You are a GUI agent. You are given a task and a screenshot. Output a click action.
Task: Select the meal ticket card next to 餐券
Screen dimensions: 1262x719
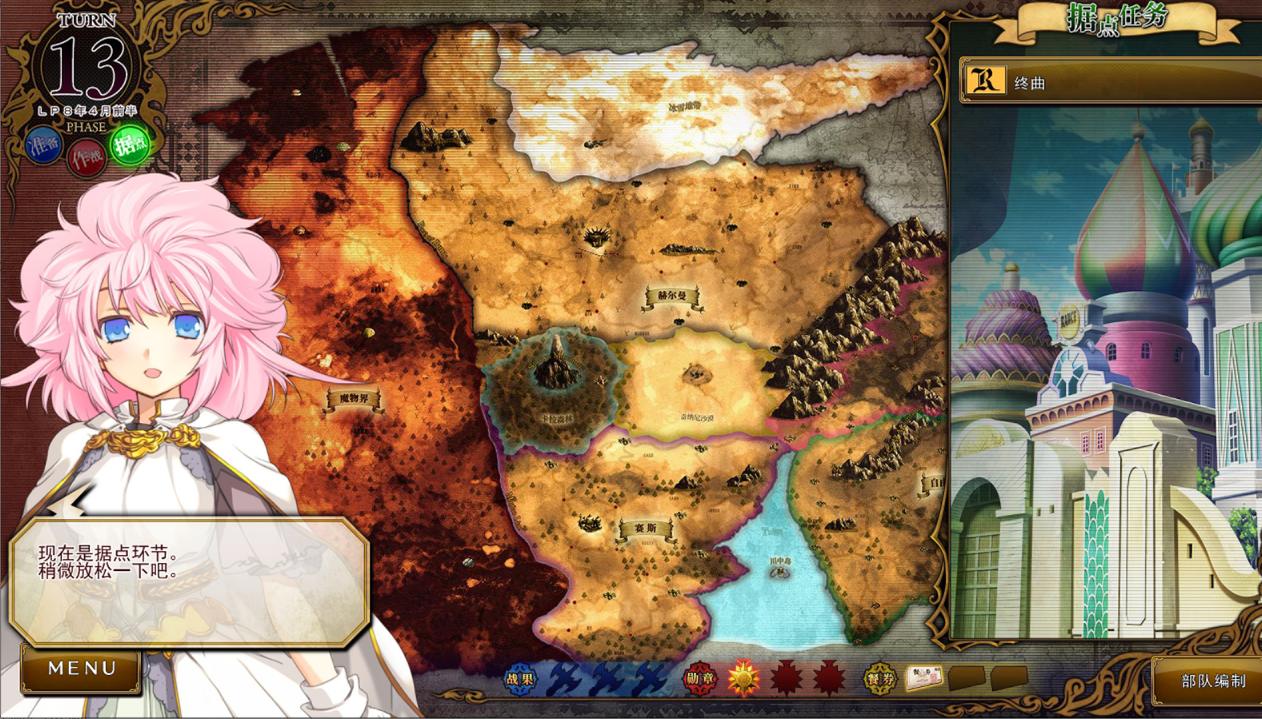point(924,678)
